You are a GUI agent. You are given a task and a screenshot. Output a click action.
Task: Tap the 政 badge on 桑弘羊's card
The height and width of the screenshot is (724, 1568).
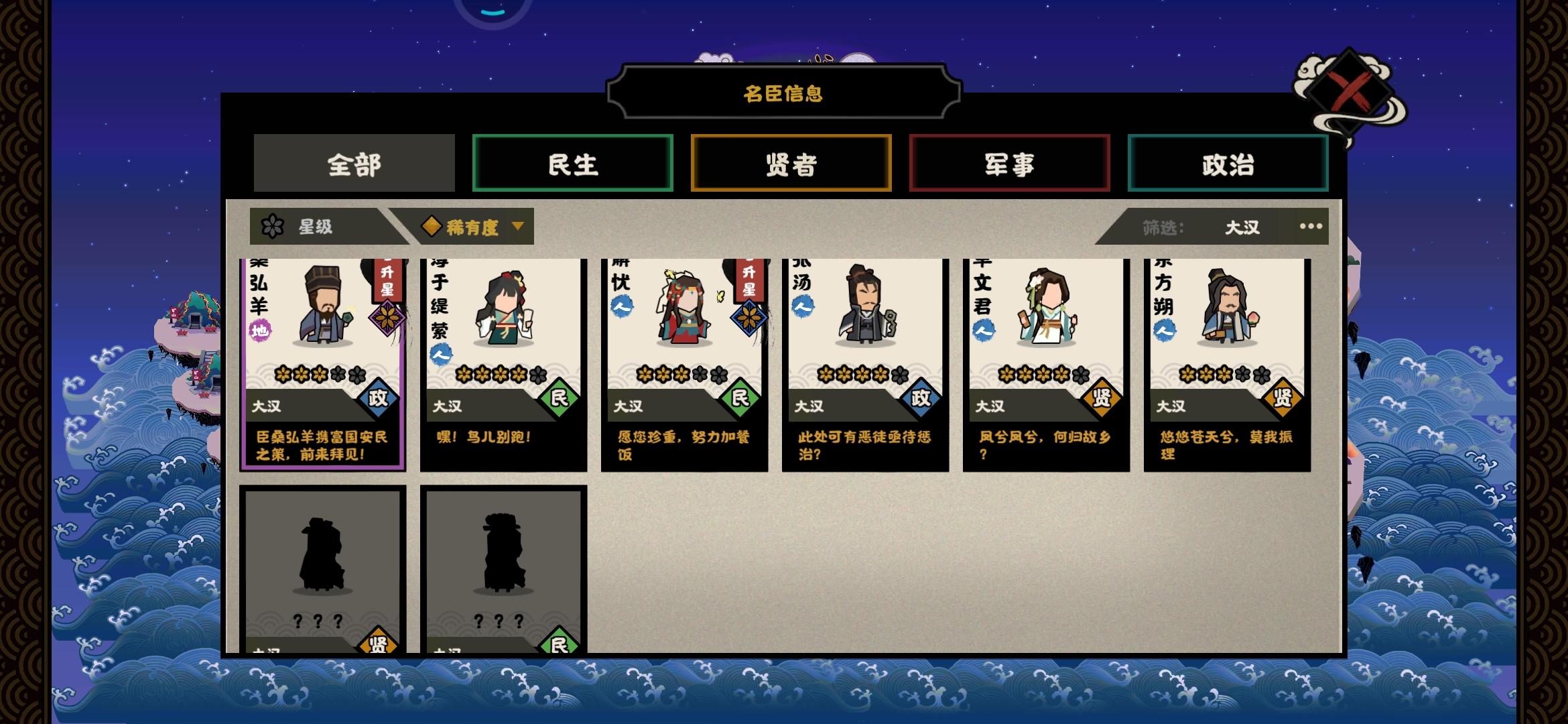point(377,397)
